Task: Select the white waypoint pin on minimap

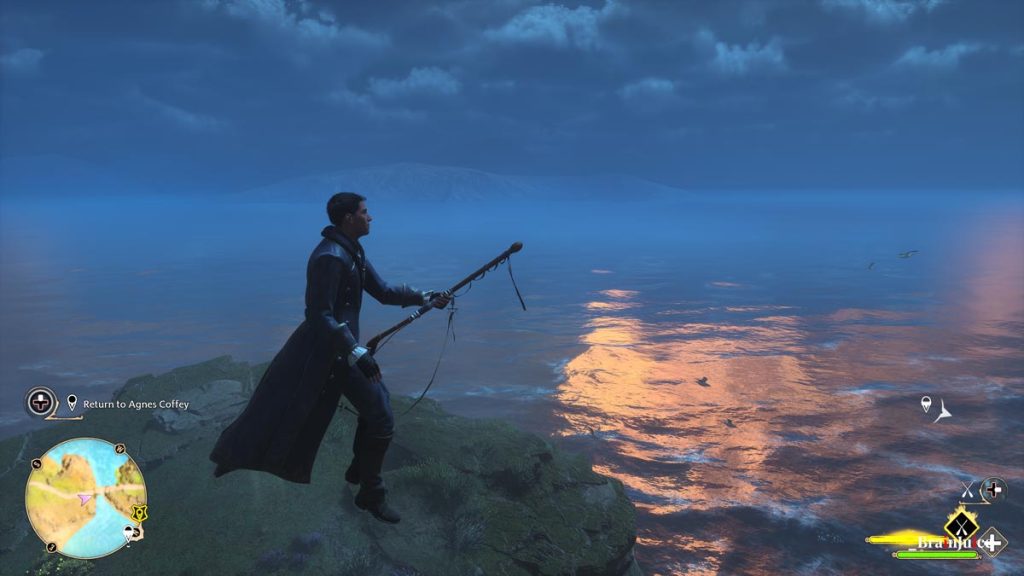Action: point(129,533)
